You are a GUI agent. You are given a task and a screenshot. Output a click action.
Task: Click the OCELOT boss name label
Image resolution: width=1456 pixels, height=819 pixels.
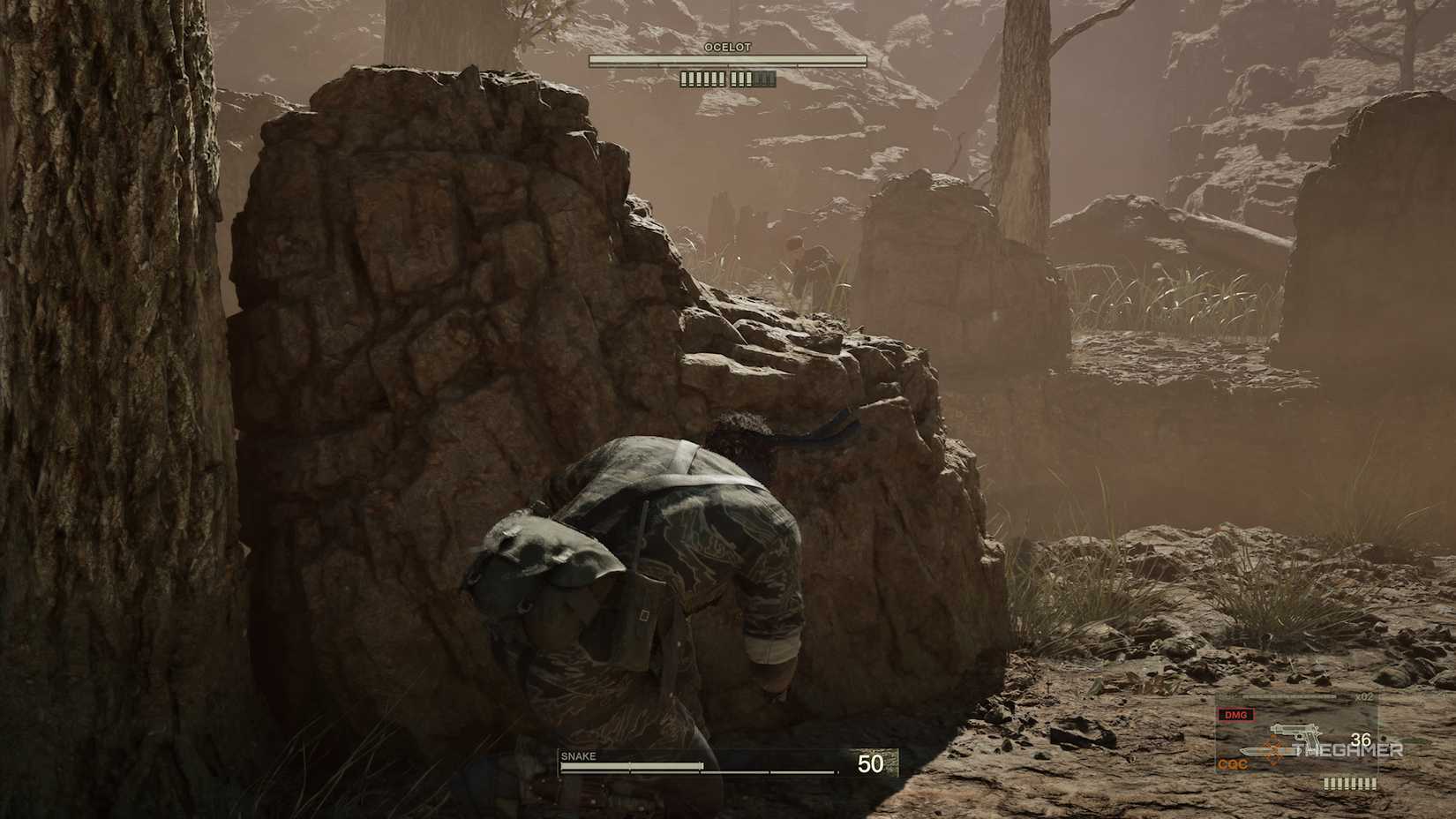coord(728,47)
